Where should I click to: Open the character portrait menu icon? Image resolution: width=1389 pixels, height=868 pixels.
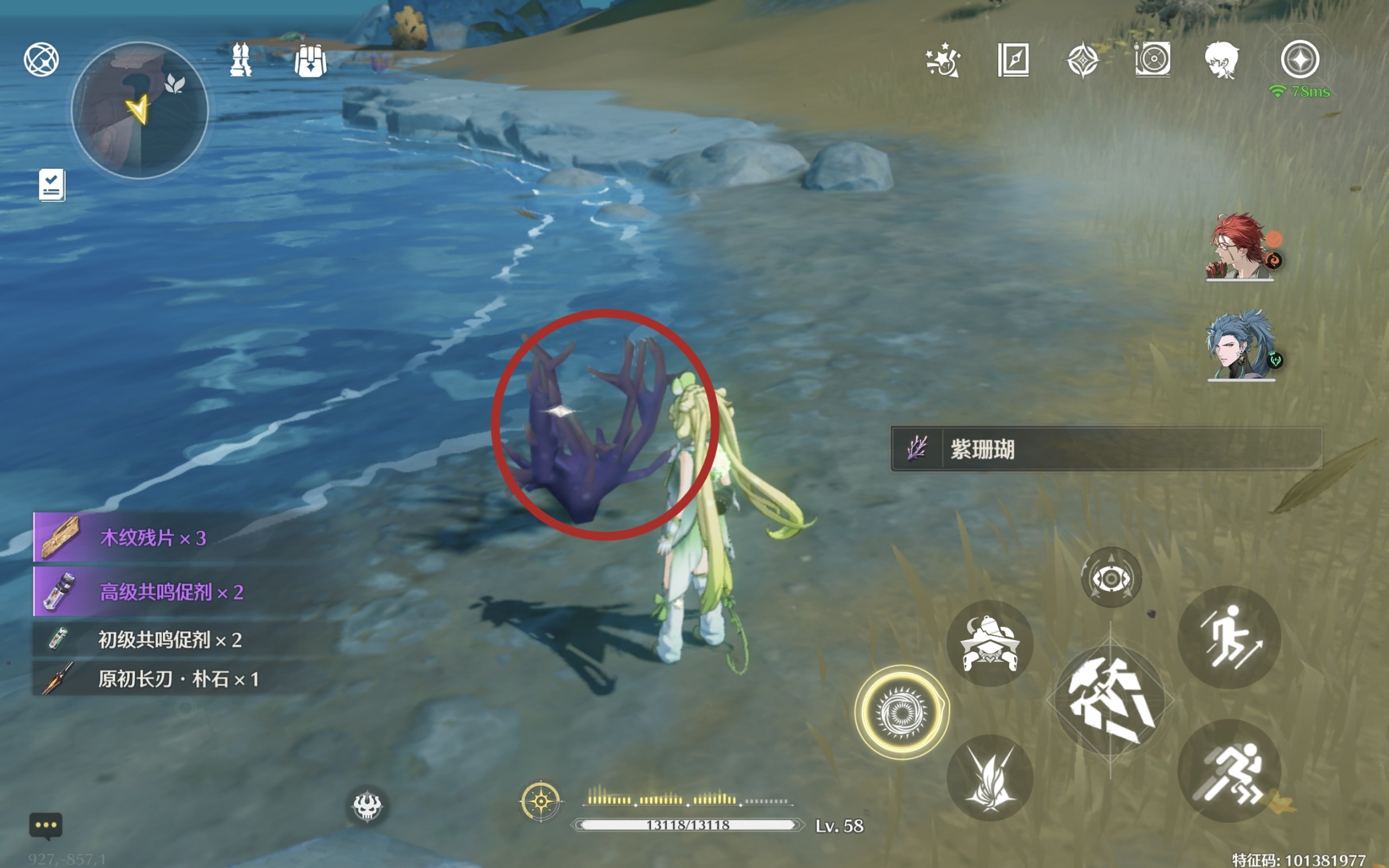tap(1221, 60)
